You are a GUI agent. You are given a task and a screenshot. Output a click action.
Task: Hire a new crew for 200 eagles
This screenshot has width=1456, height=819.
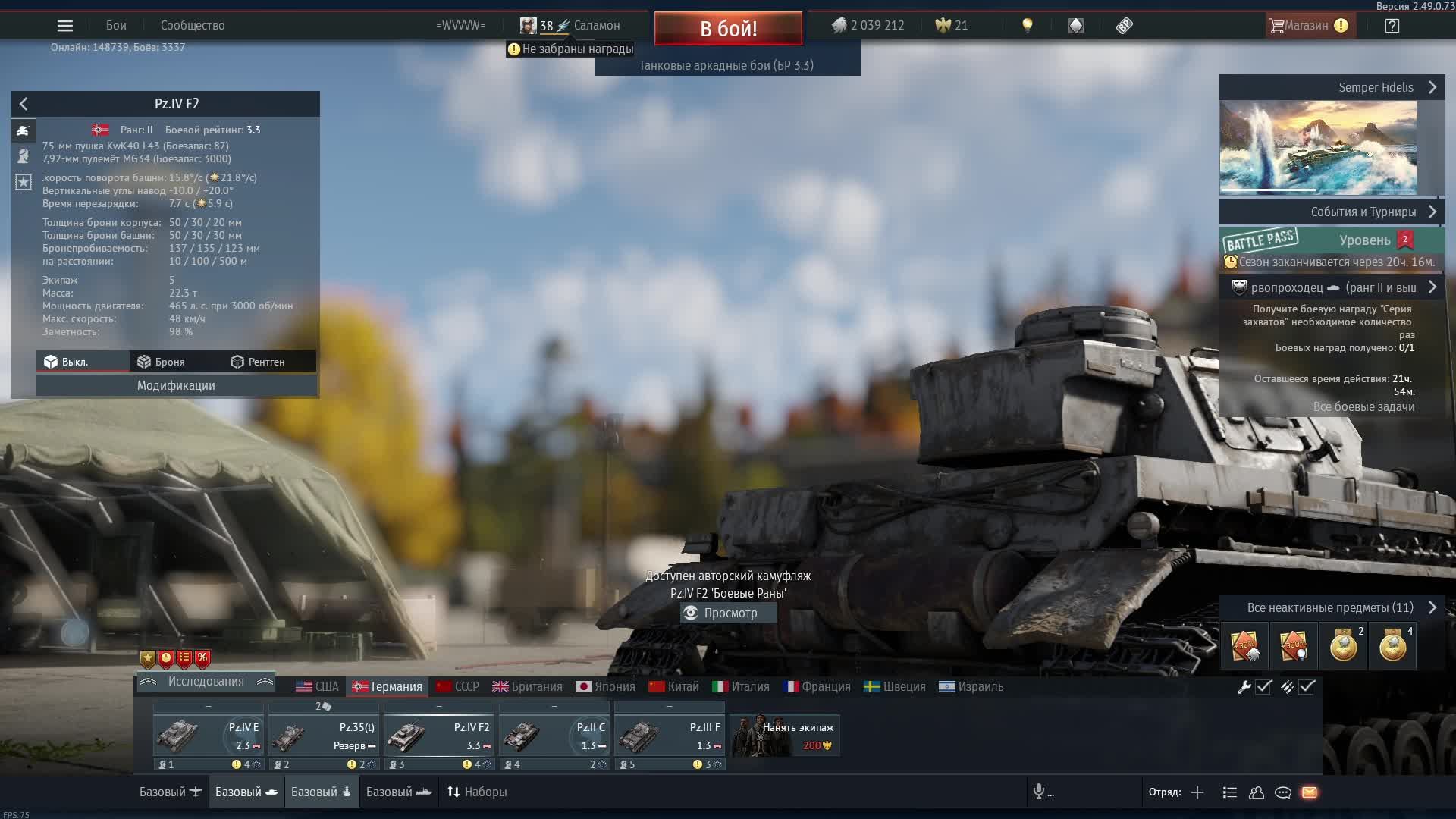point(786,736)
